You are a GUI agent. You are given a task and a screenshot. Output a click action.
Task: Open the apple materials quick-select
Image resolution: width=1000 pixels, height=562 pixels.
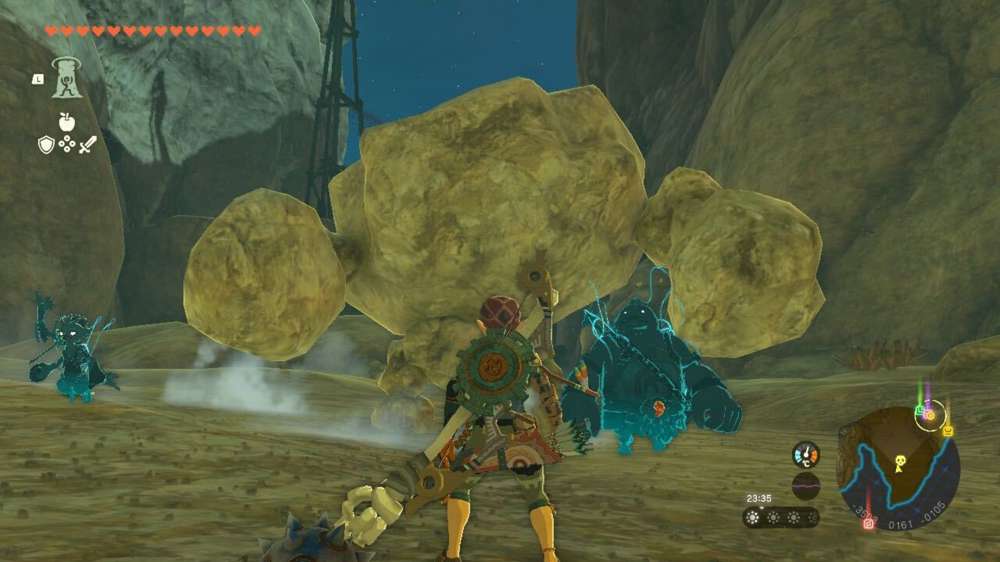click(67, 122)
